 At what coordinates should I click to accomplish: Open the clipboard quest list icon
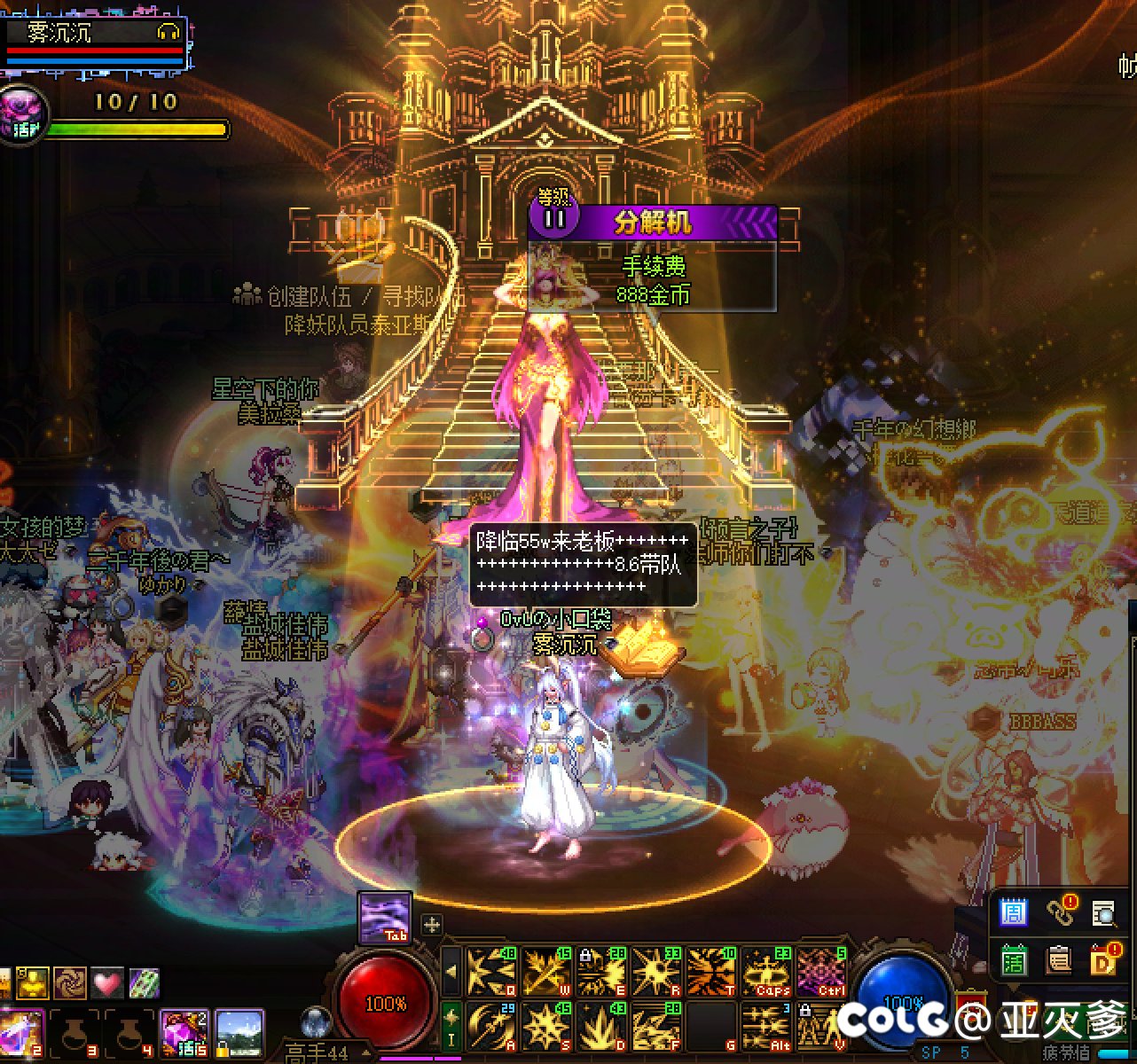click(1059, 960)
